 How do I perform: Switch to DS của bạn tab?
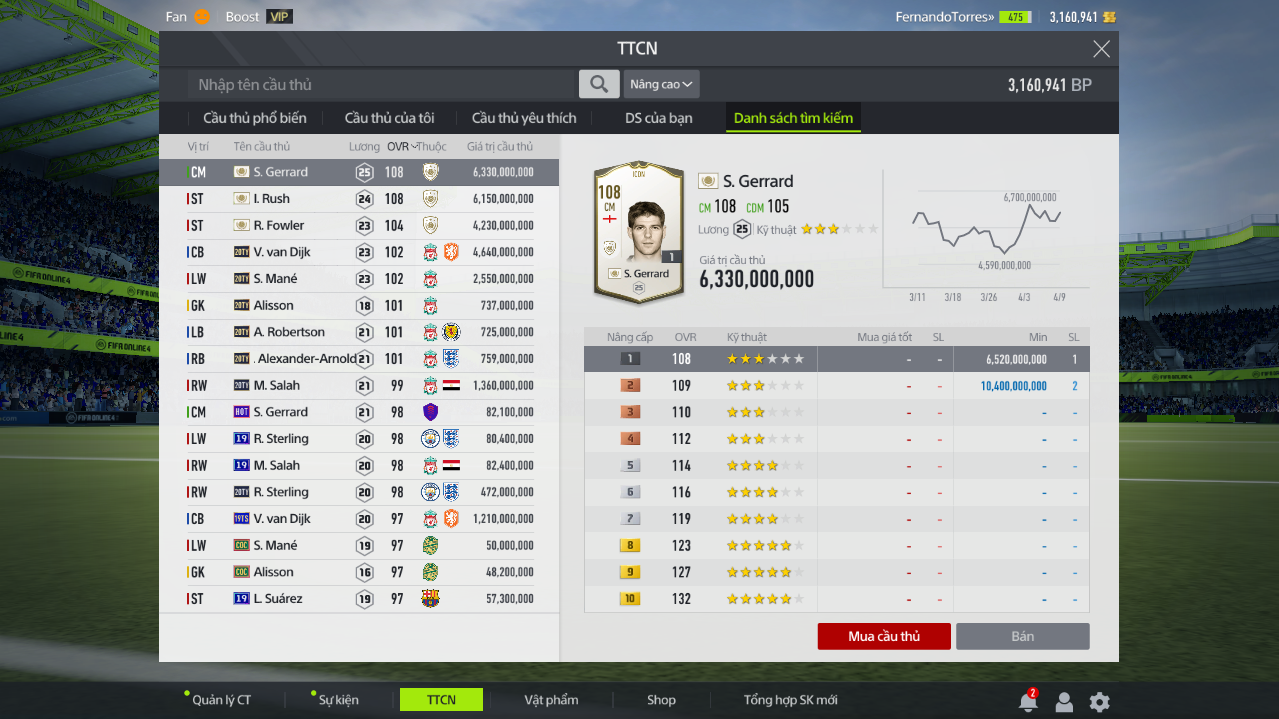point(658,118)
